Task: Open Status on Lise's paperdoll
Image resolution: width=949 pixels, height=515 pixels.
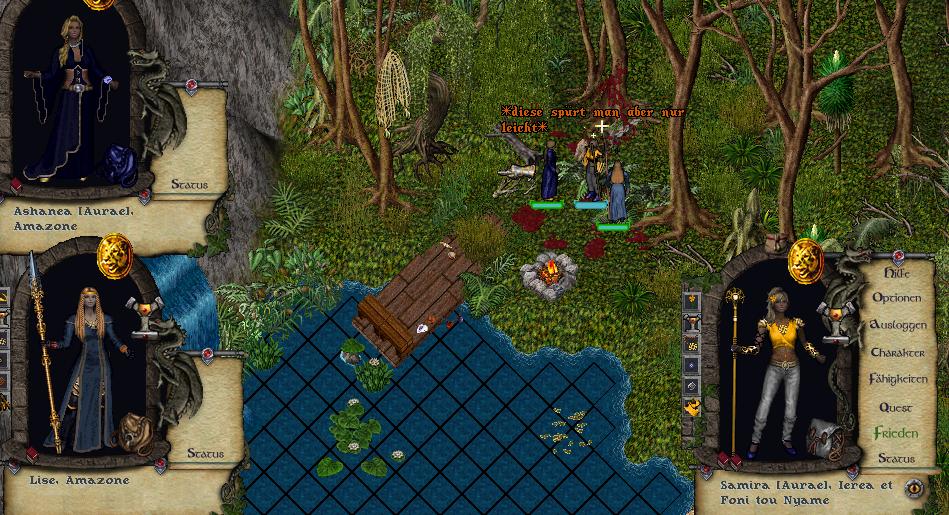Action: (x=204, y=453)
